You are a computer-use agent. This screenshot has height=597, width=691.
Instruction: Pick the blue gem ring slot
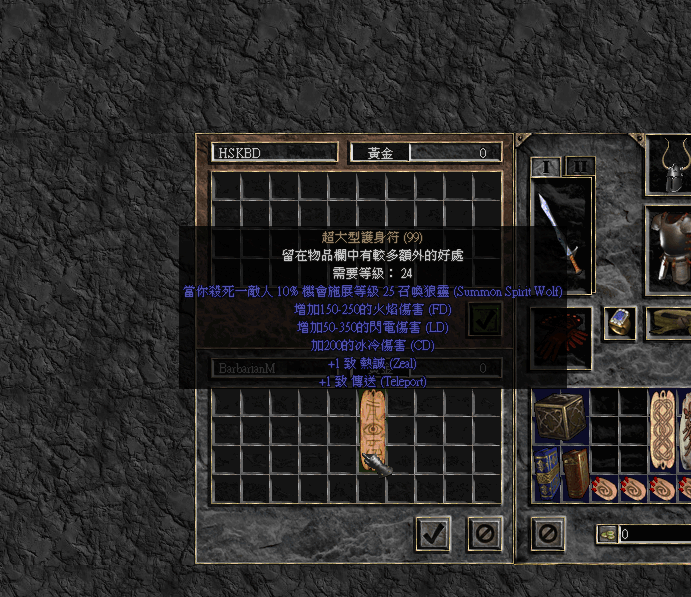tap(620, 322)
